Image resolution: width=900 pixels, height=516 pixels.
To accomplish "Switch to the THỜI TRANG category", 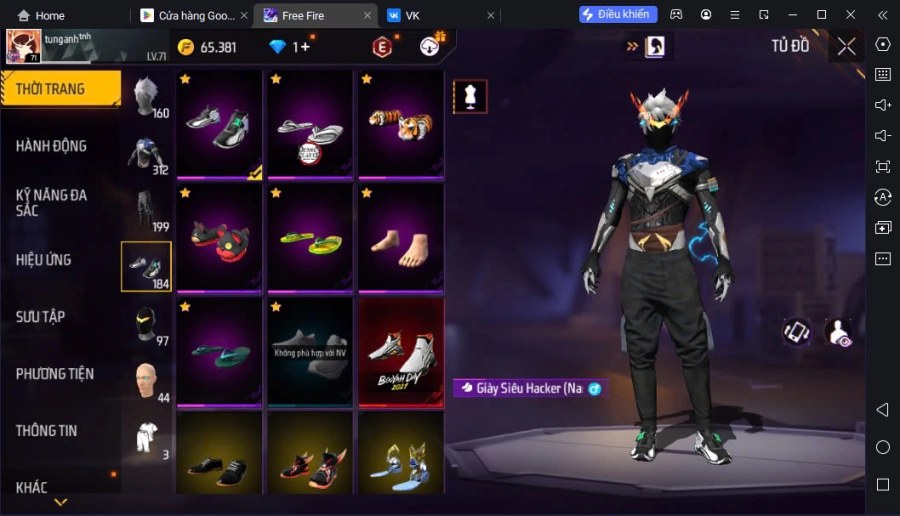I will pos(60,89).
